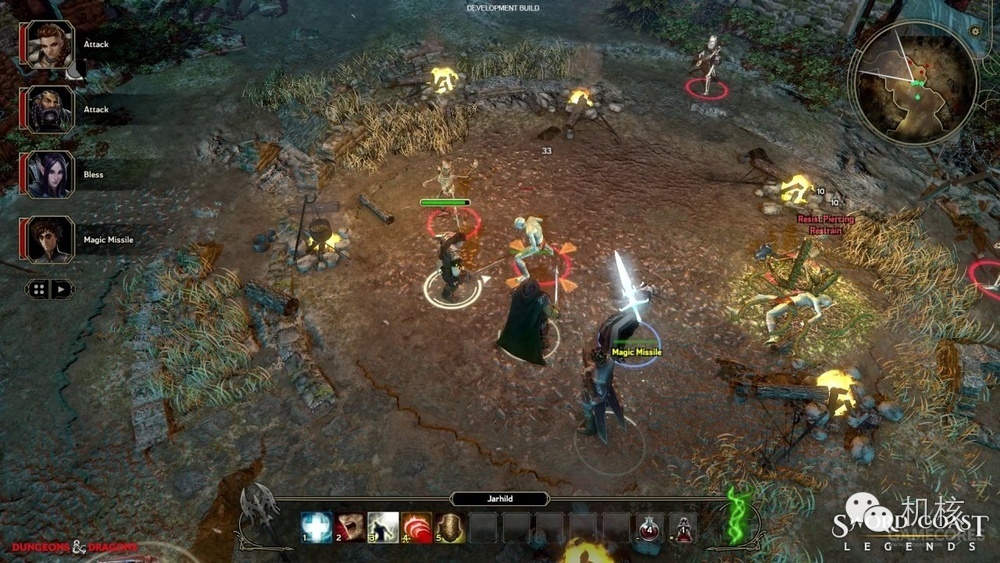Use the shouting face ability in slot 2

[350, 527]
